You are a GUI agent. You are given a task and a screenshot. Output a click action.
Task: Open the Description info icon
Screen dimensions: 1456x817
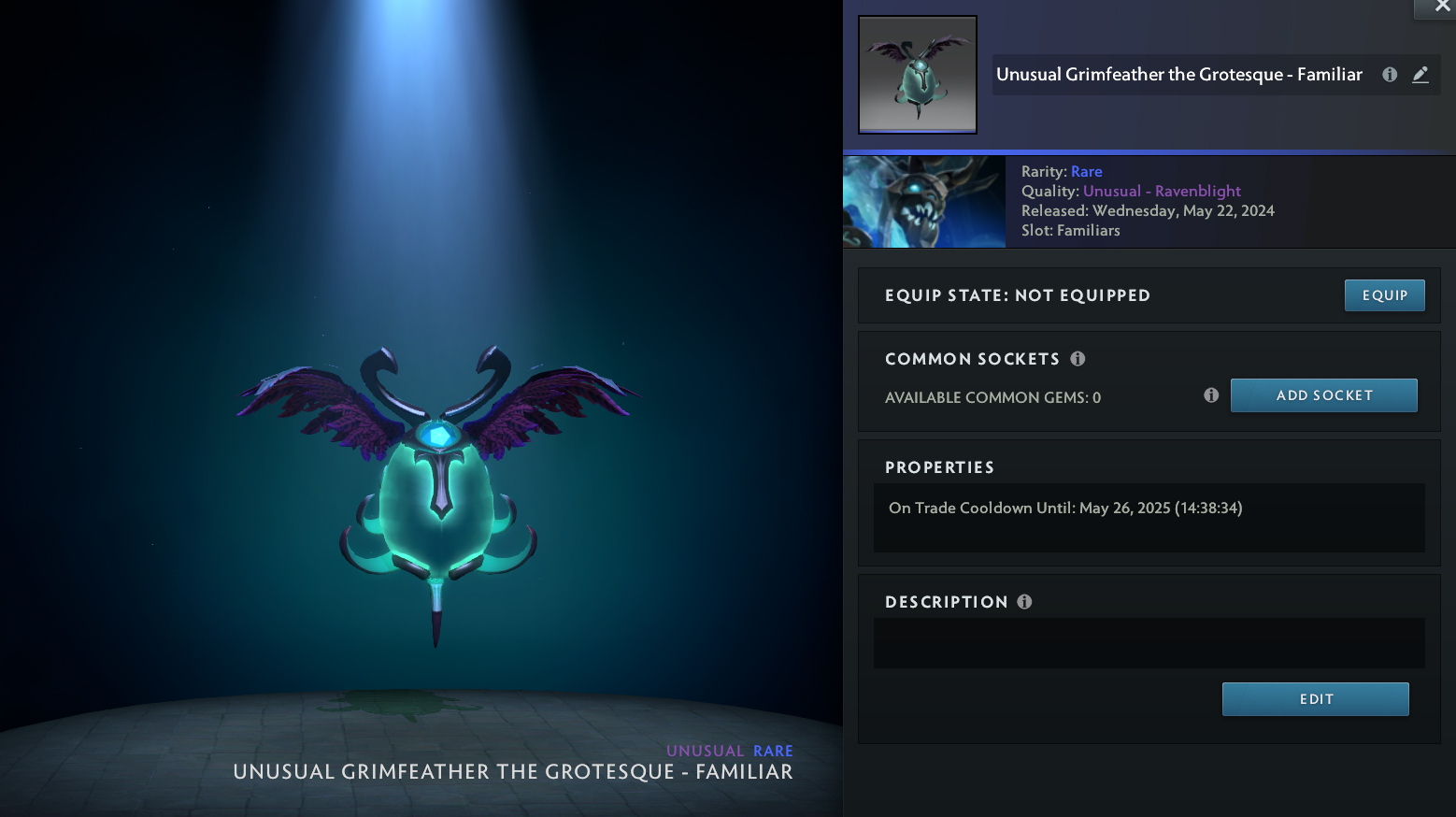click(x=1024, y=602)
